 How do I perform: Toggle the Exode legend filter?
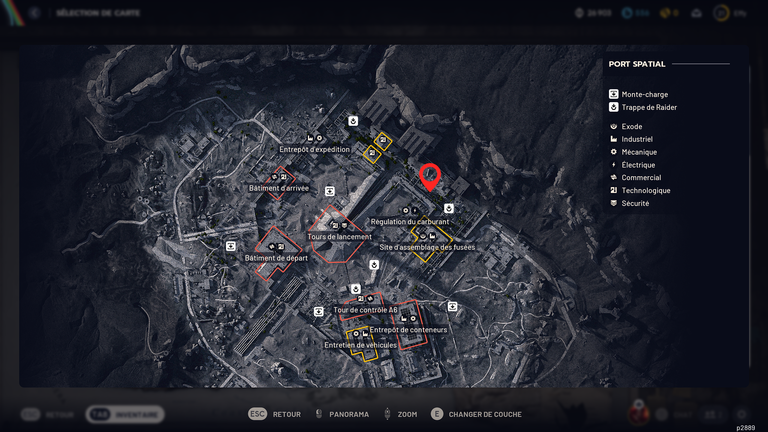pyautogui.click(x=631, y=127)
